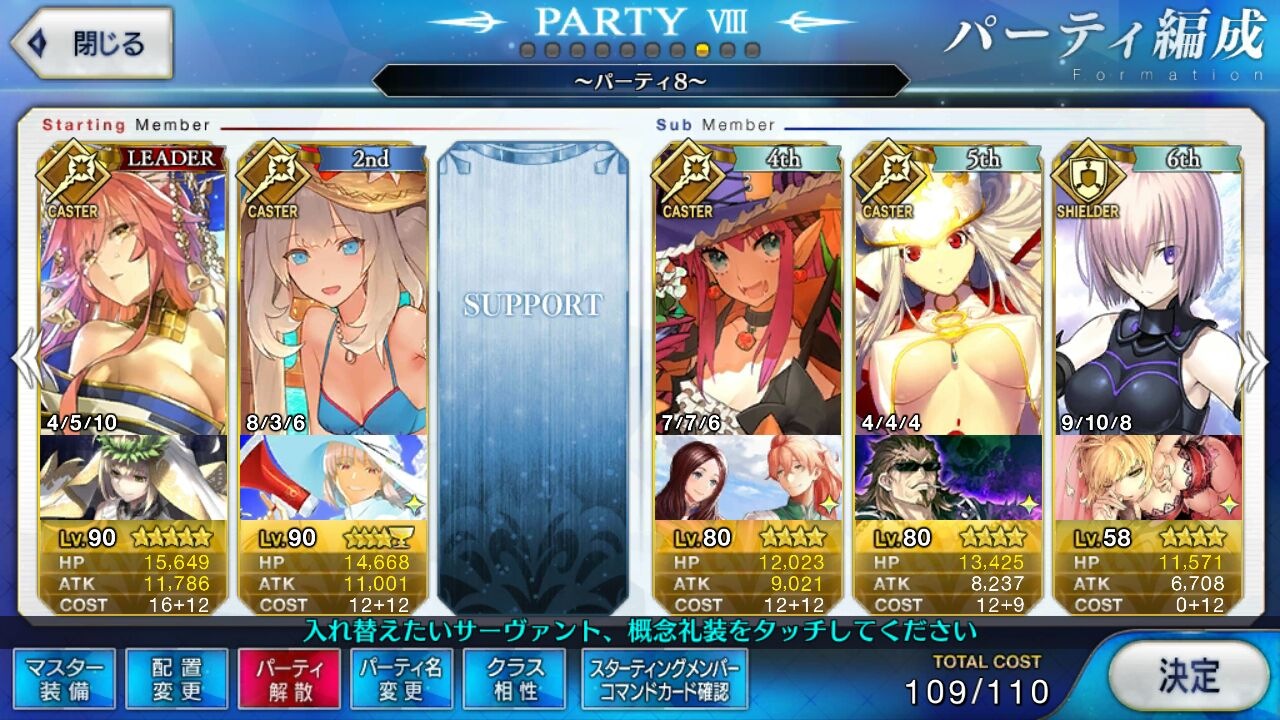This screenshot has width=1280, height=720.
Task: Change the 5th member's sunglasses craft essence
Action: [x=948, y=477]
